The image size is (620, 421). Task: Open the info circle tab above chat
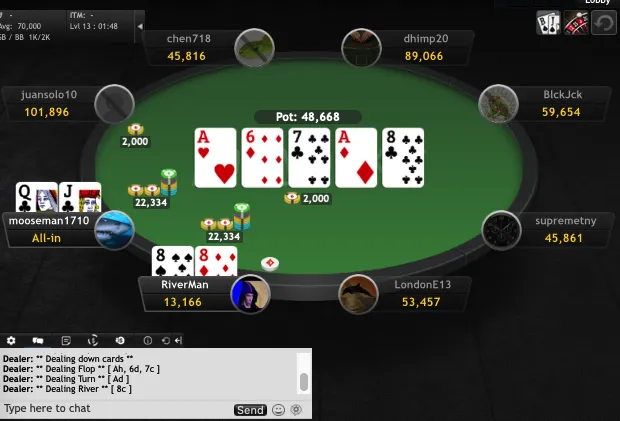(x=147, y=341)
